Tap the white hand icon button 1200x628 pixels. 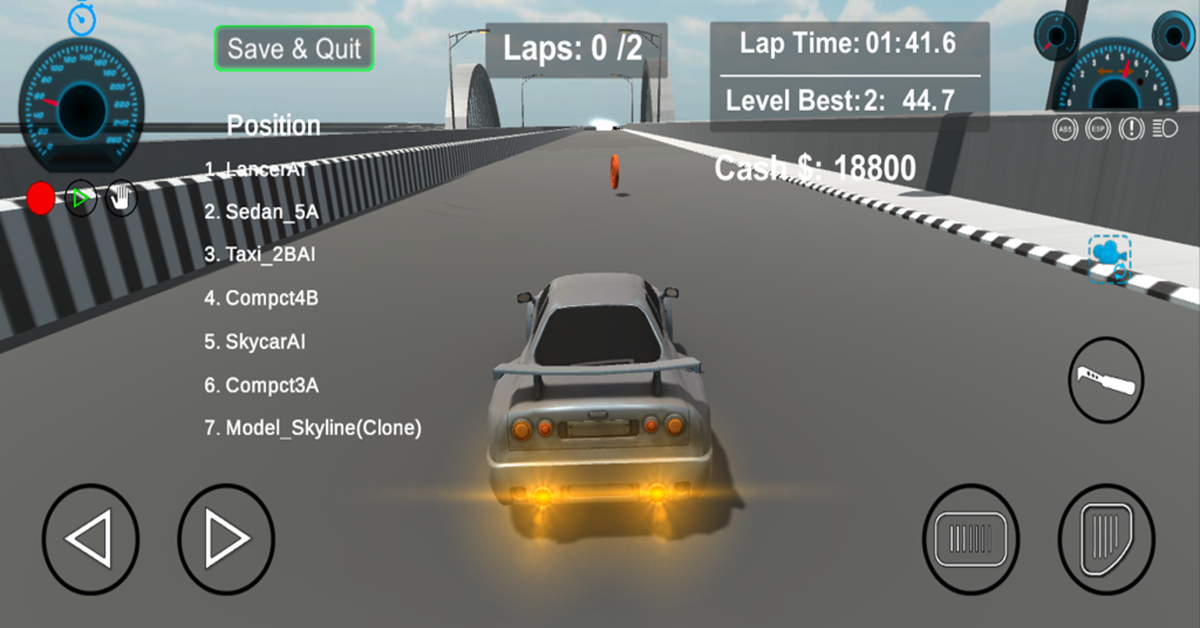click(121, 198)
